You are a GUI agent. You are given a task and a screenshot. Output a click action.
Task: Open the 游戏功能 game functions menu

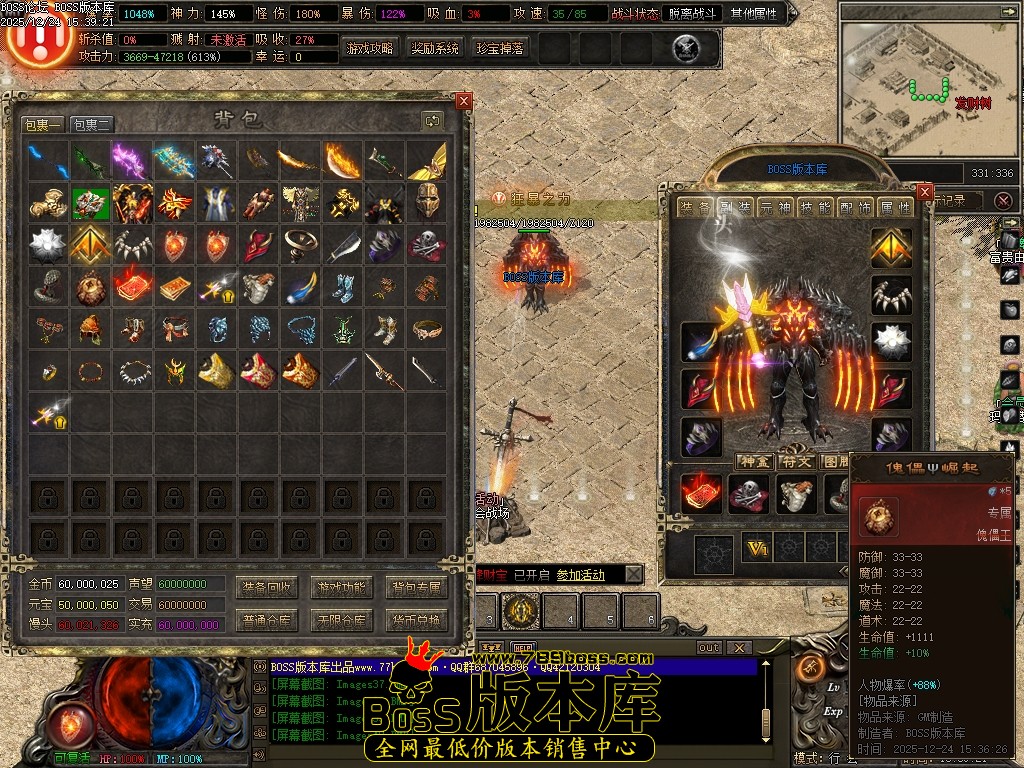(x=341, y=587)
